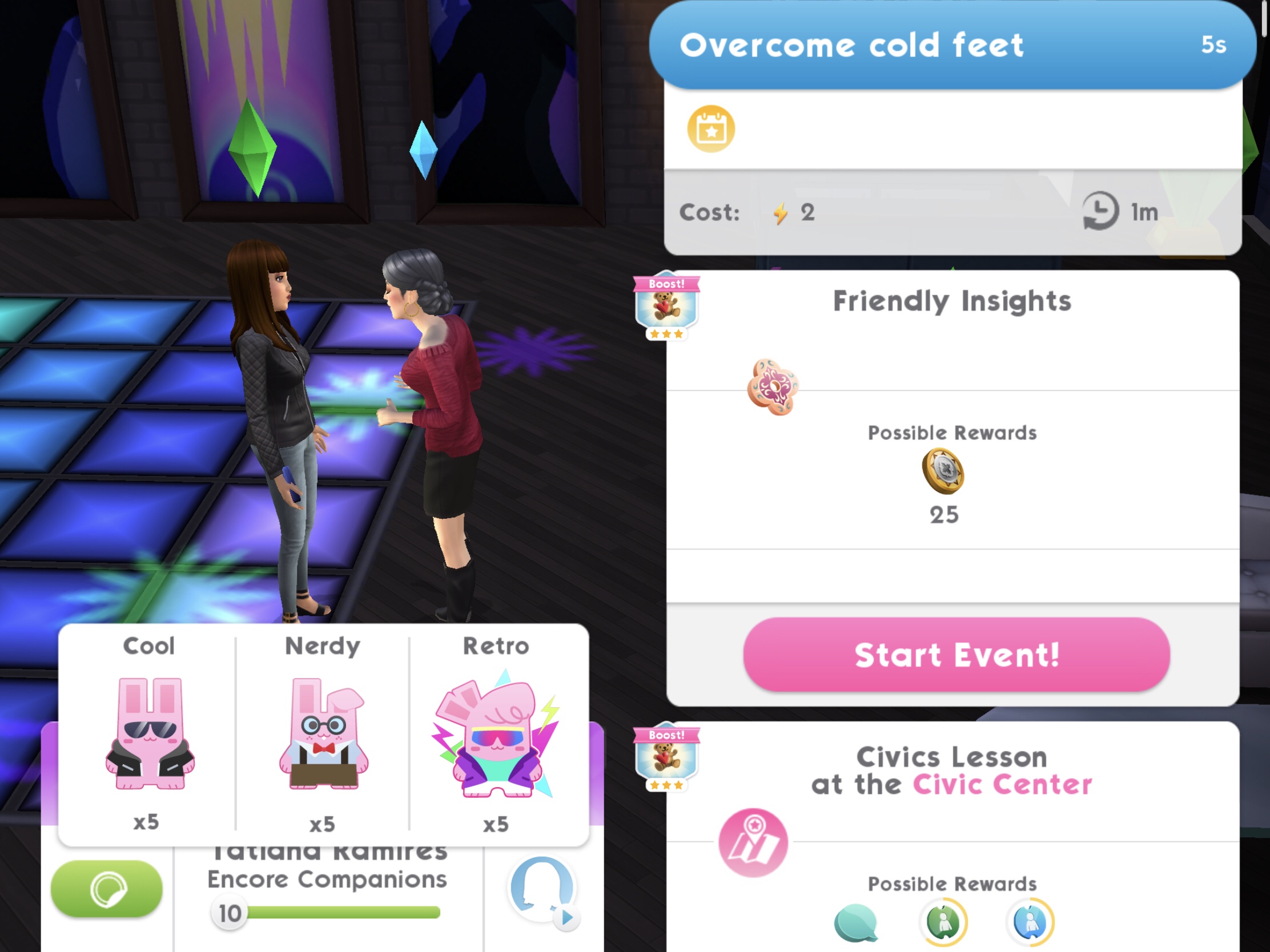Tap the green sticker button
1270x952 pixels.
[107, 888]
